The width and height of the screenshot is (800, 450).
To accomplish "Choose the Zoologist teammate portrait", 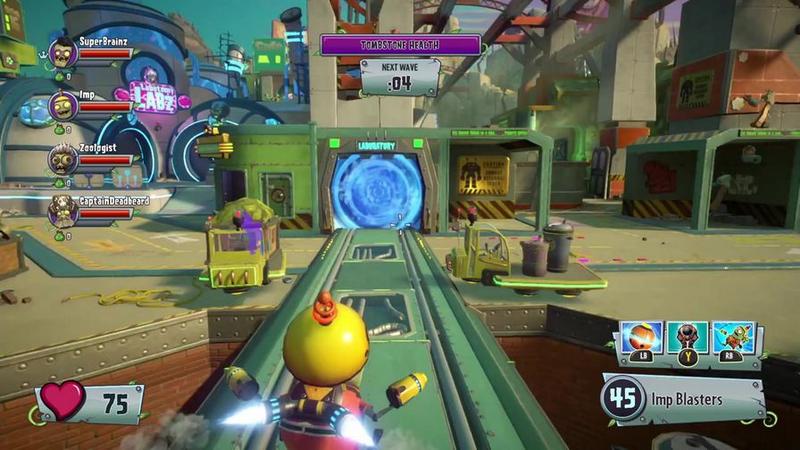I will coord(63,158).
